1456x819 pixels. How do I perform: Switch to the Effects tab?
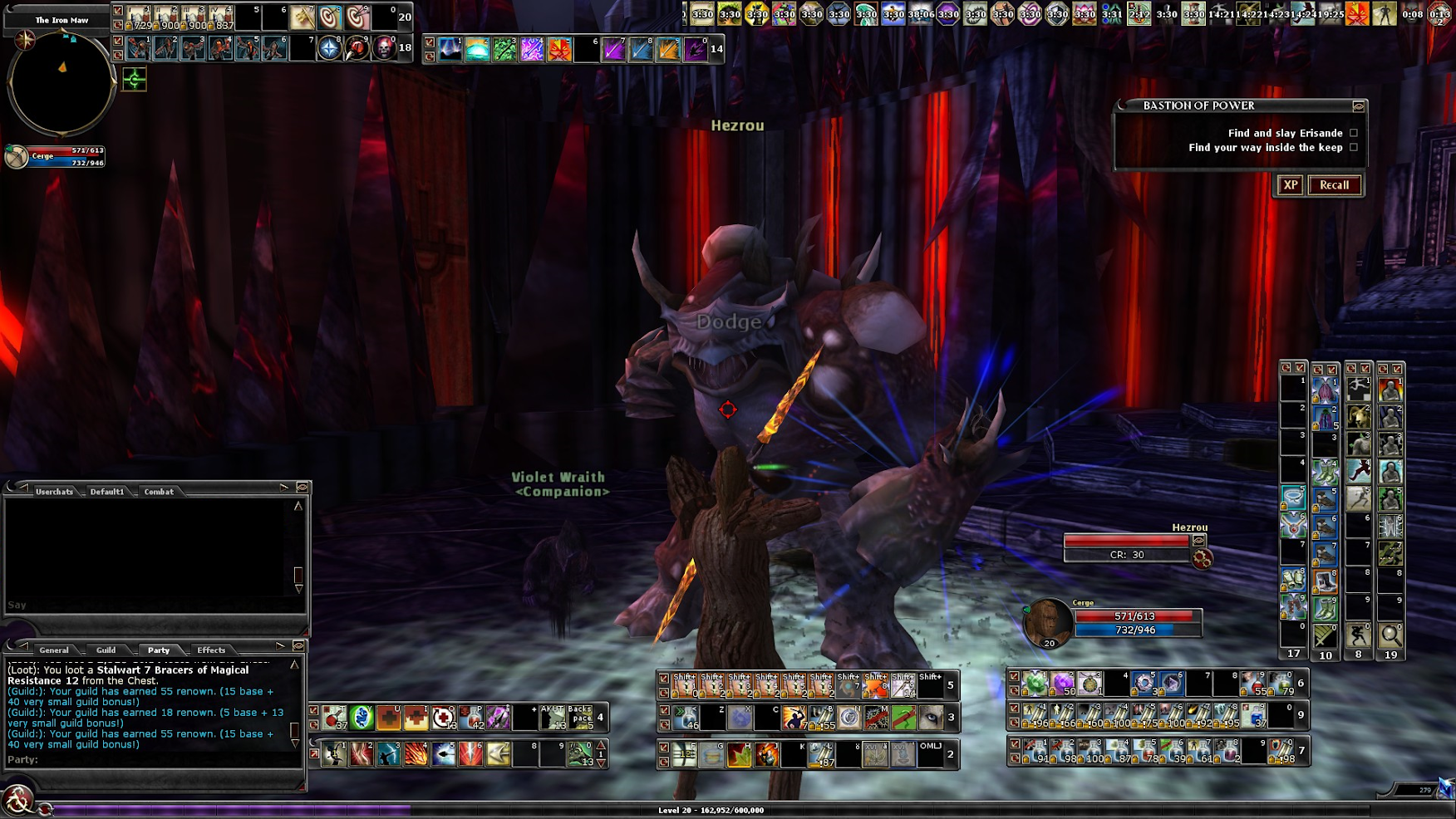211,650
